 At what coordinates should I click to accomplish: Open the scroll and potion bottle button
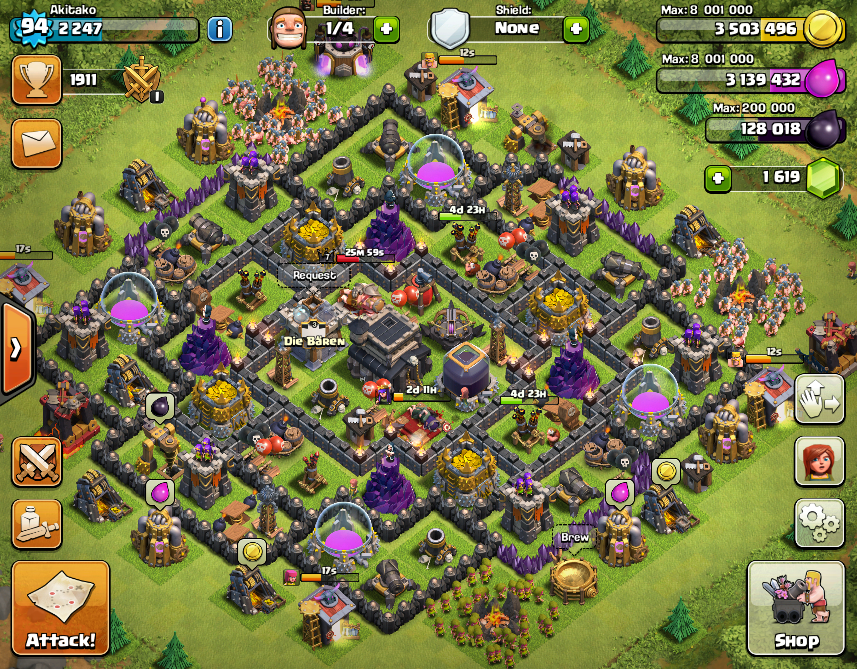(37, 524)
